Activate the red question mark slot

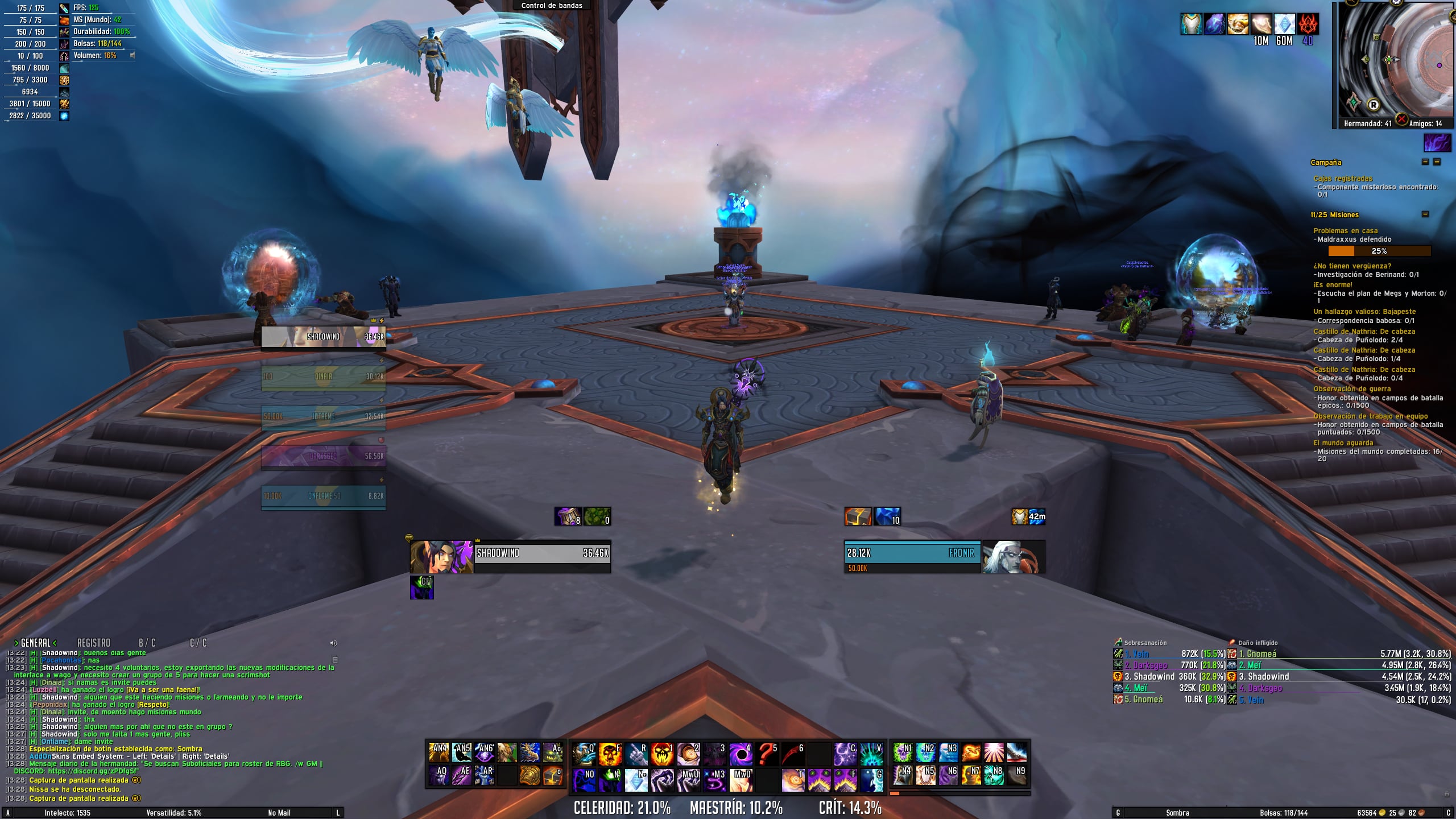coord(767,754)
